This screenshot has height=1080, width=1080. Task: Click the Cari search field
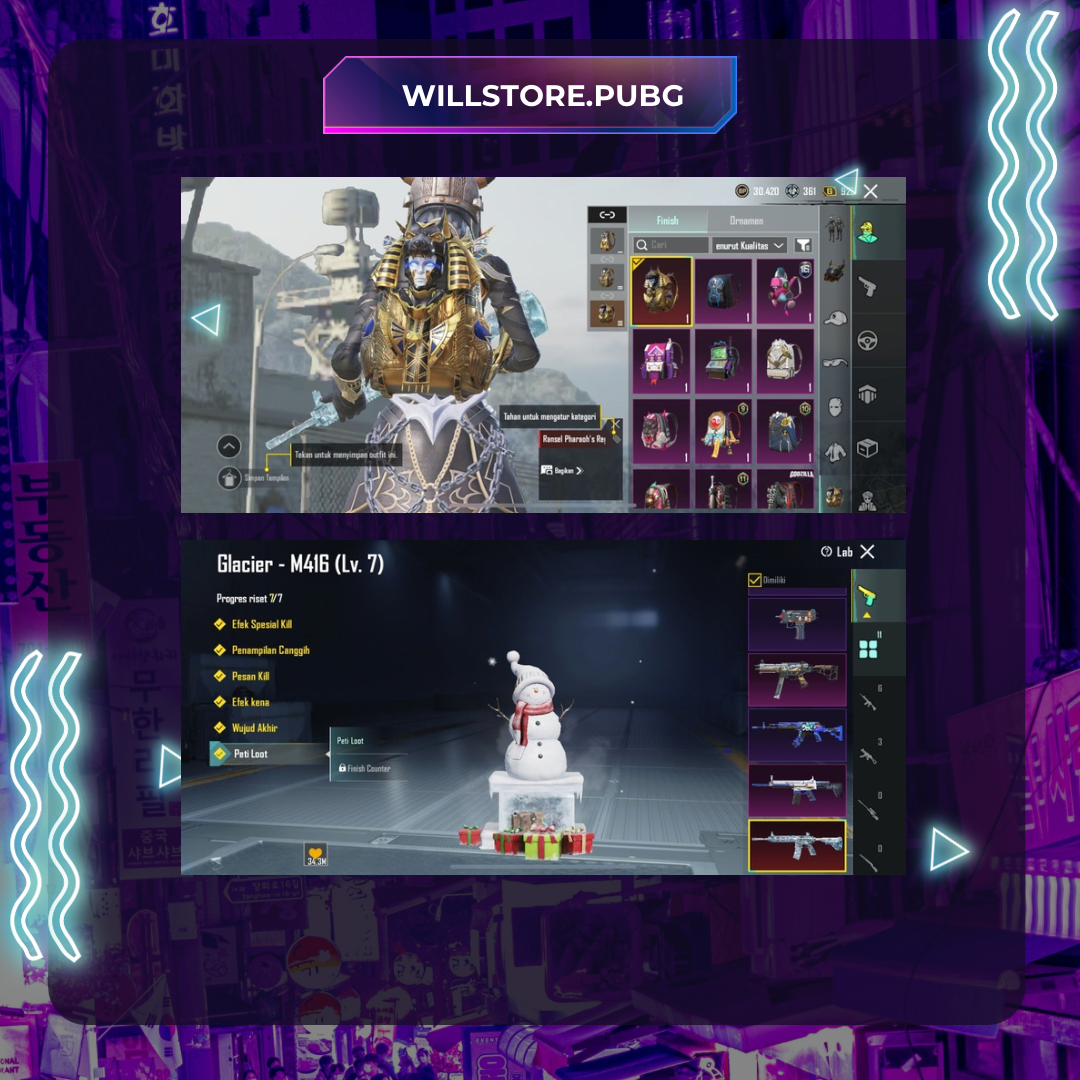tap(670, 245)
